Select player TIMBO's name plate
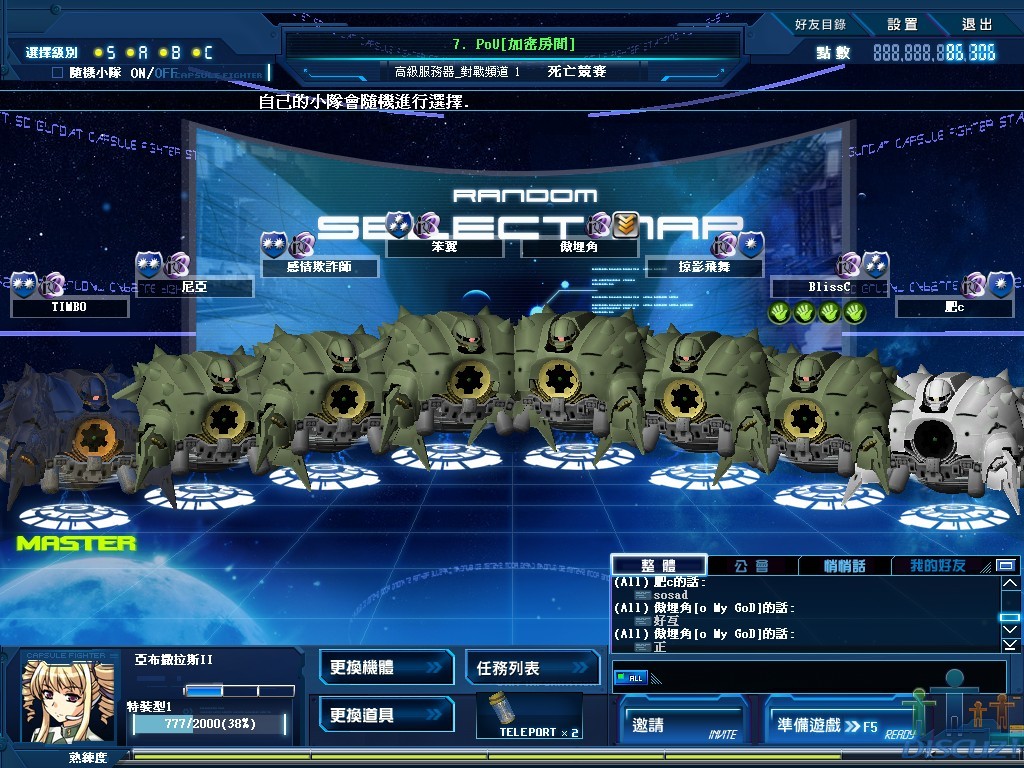The width and height of the screenshot is (1024, 768). 69,307
